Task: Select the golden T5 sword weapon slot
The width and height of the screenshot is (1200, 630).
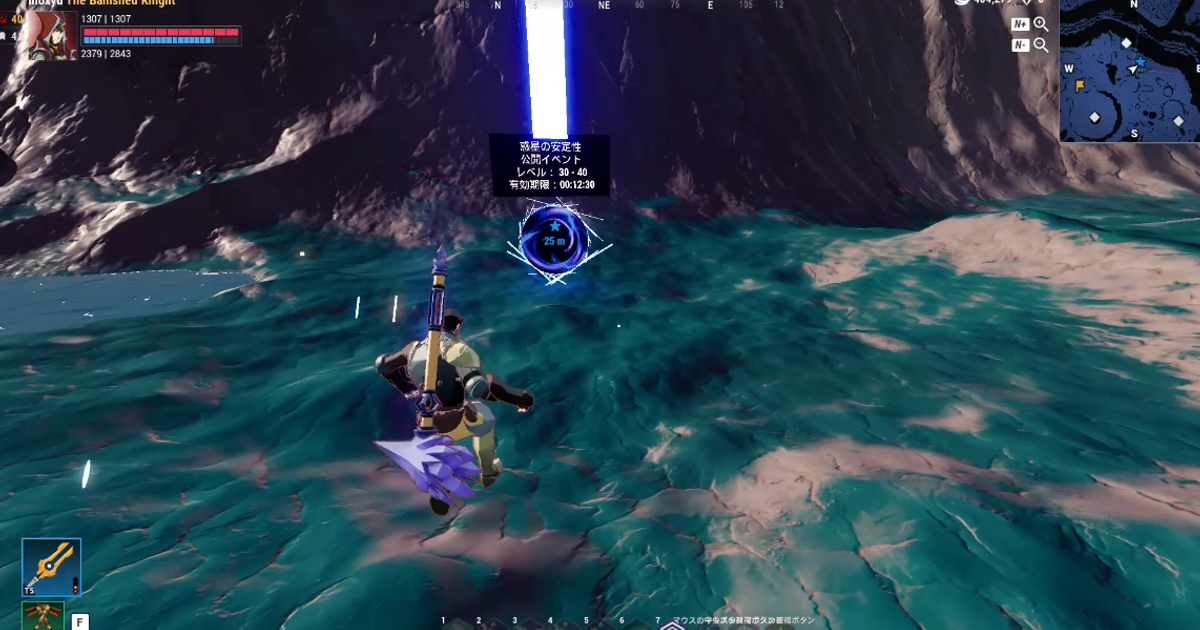Action: [51, 568]
